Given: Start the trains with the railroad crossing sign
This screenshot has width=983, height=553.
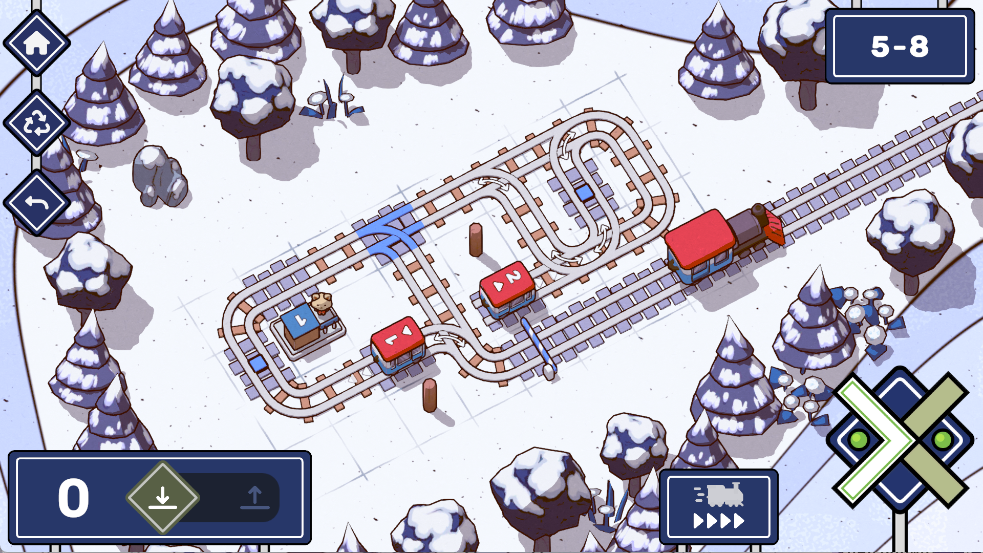Looking at the screenshot, I should click(899, 440).
